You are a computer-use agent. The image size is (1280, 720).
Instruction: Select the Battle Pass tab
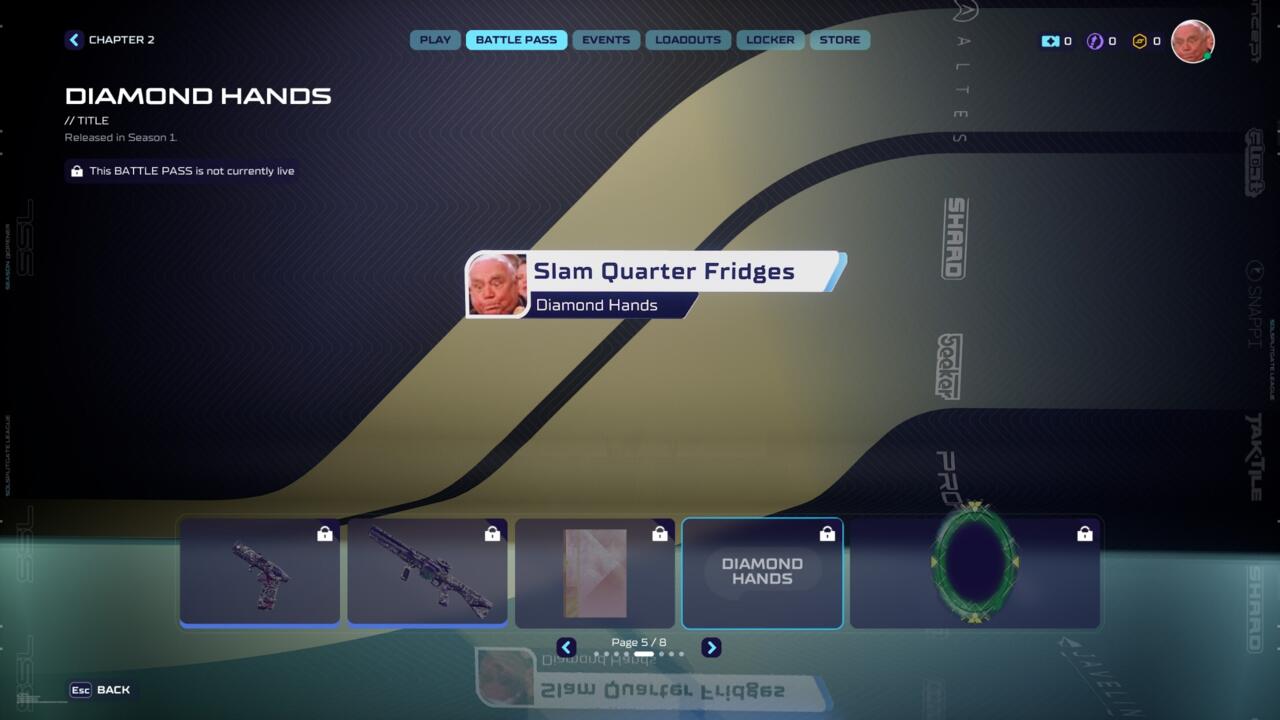[x=516, y=40]
